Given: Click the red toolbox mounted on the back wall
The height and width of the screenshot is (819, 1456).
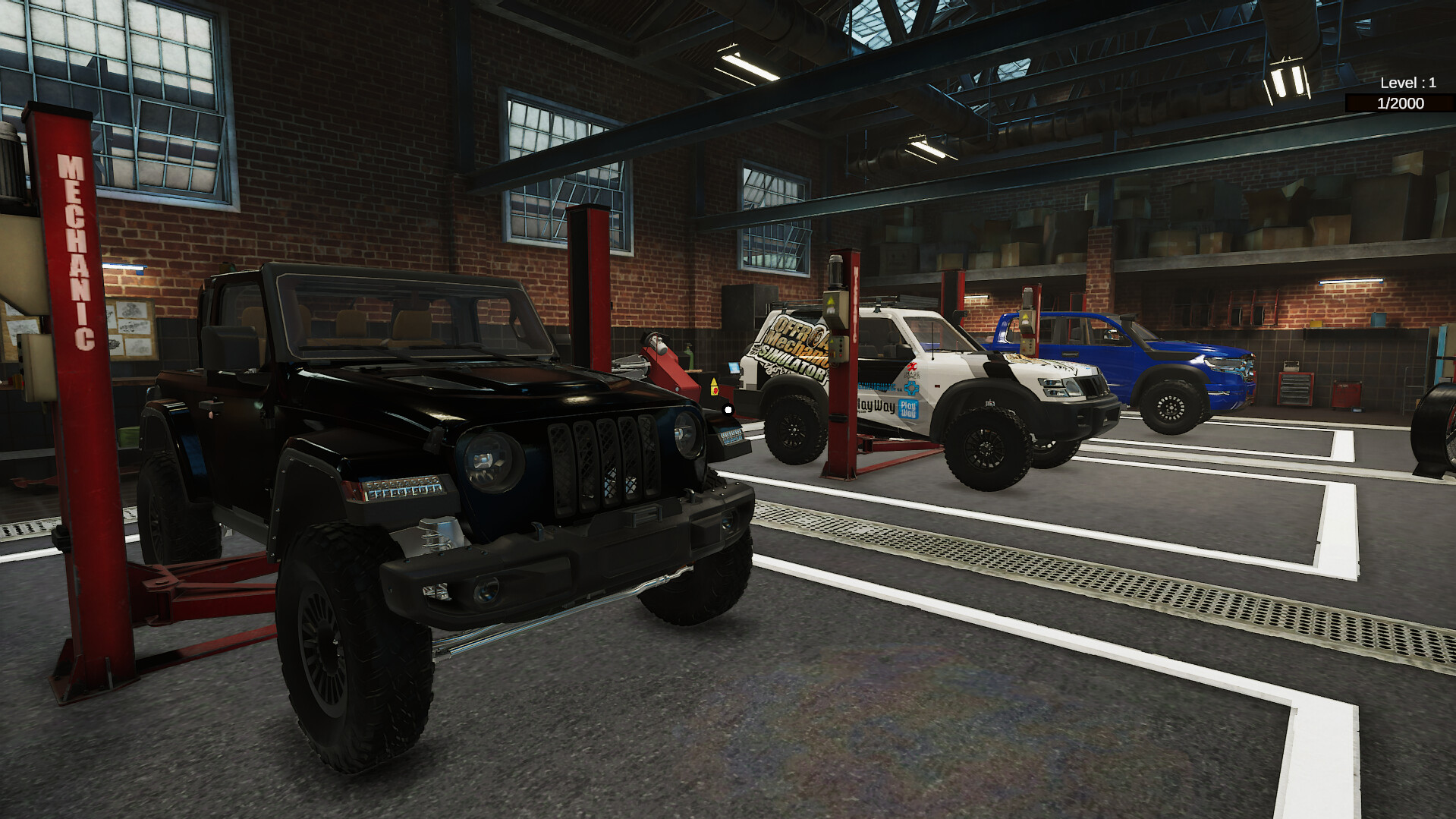Looking at the screenshot, I should 1345,392.
